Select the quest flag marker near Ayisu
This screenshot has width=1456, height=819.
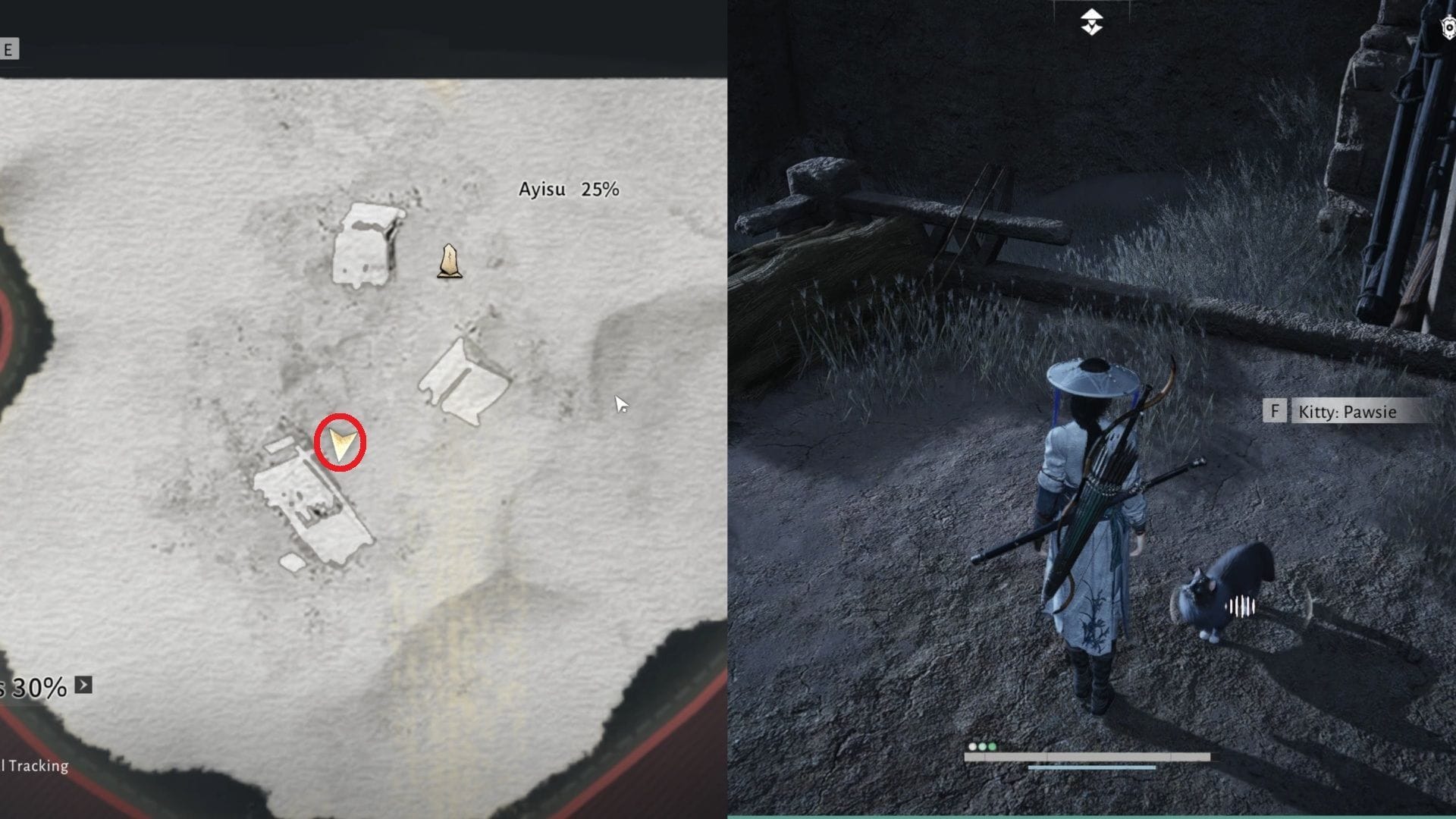(449, 262)
